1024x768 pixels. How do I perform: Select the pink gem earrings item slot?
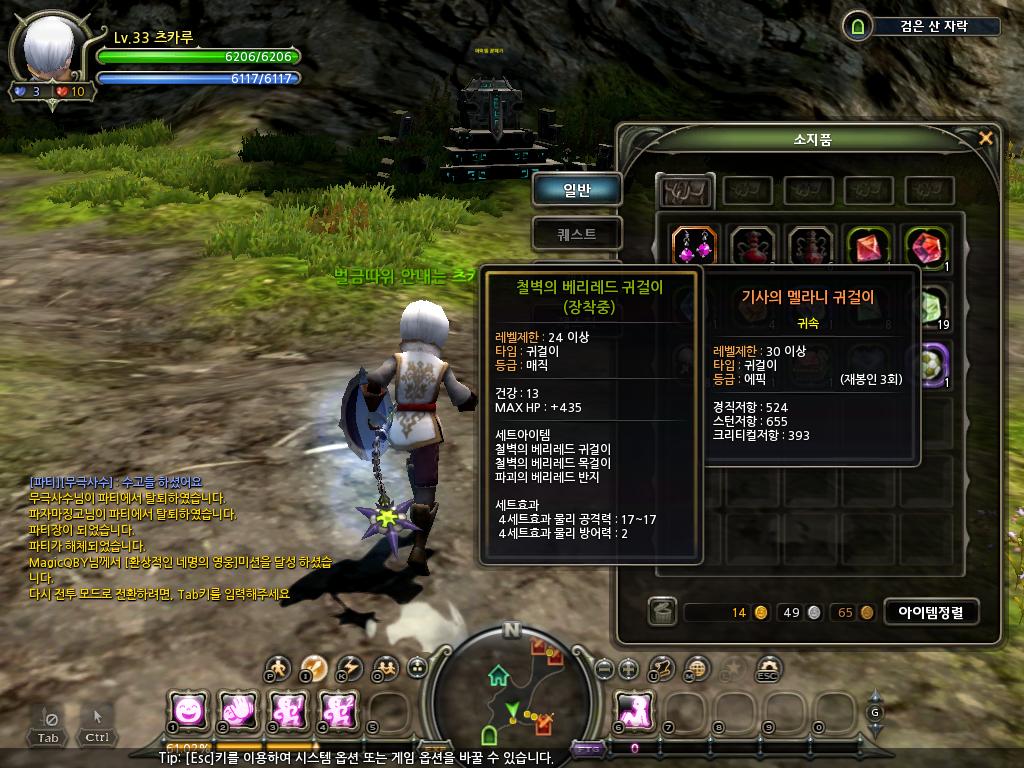(694, 245)
